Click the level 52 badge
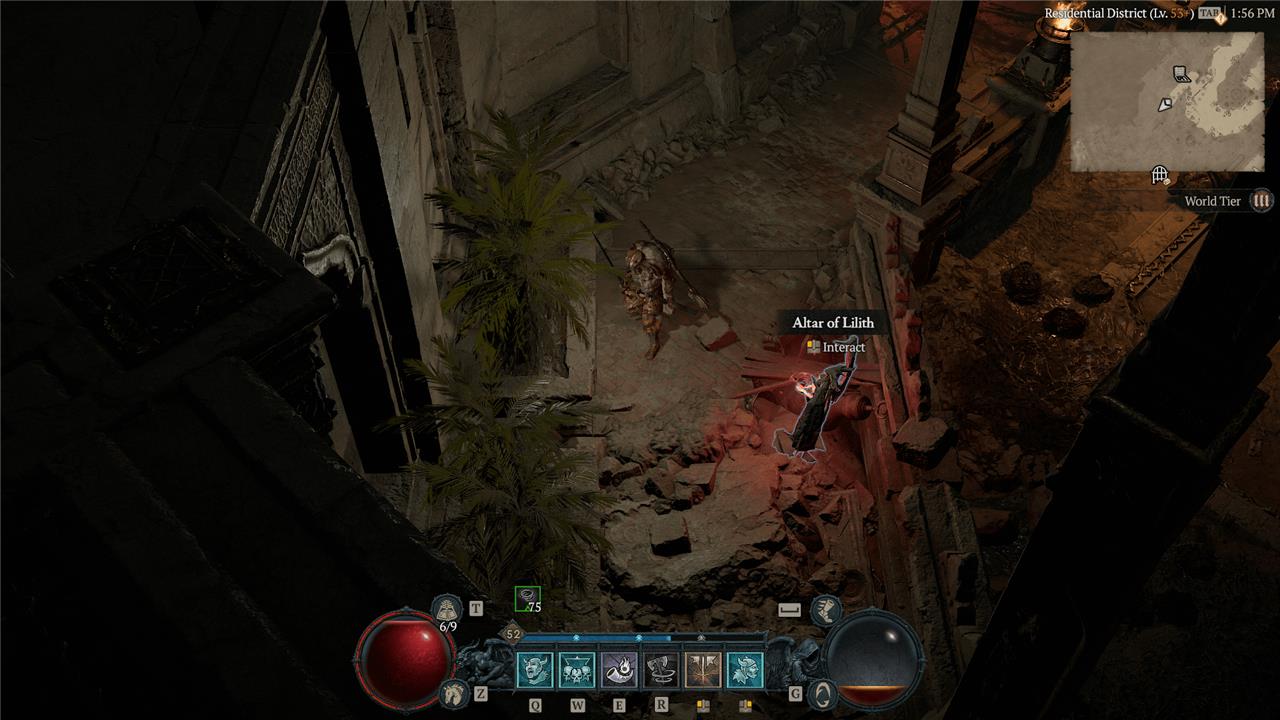The image size is (1280, 720). [x=513, y=634]
